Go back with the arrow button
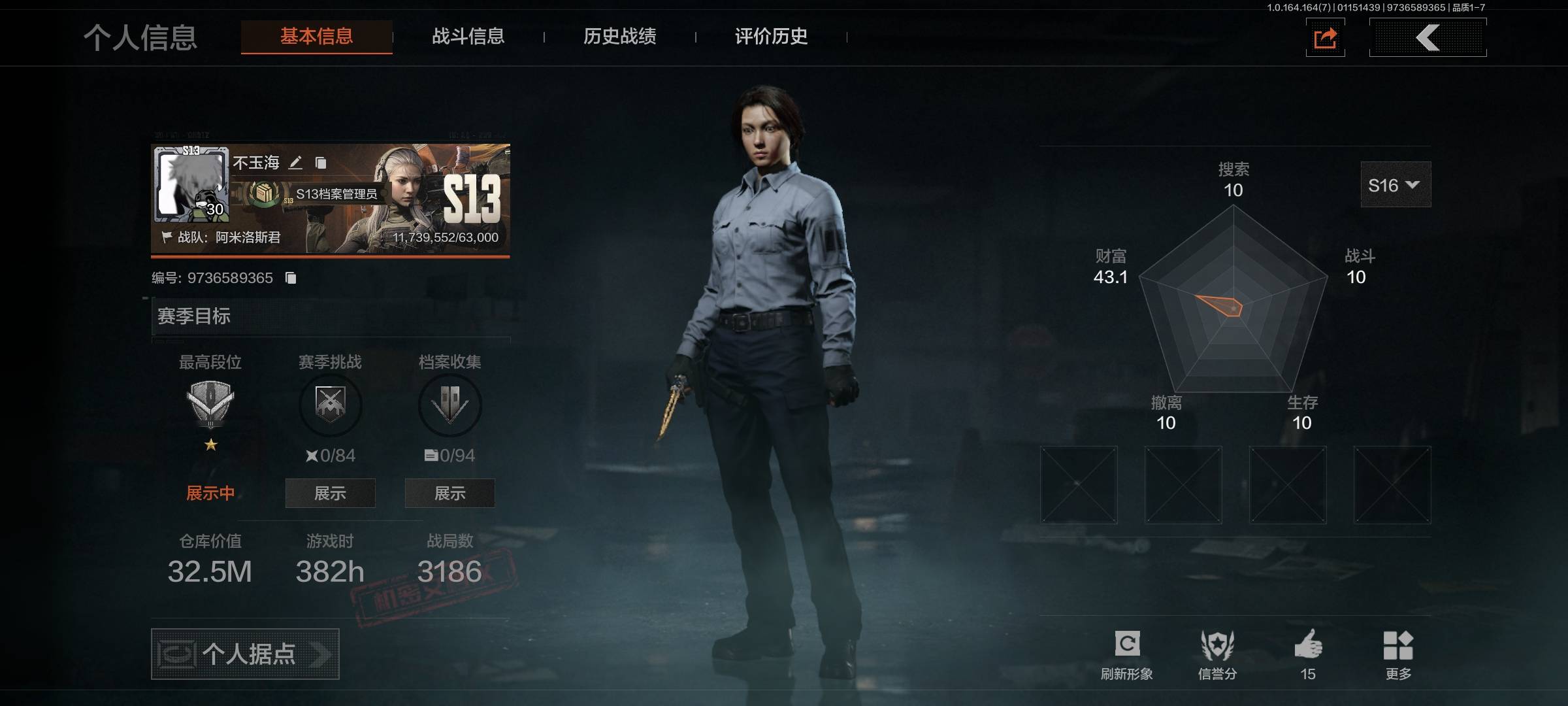Image resolution: width=1568 pixels, height=706 pixels. 1428,37
